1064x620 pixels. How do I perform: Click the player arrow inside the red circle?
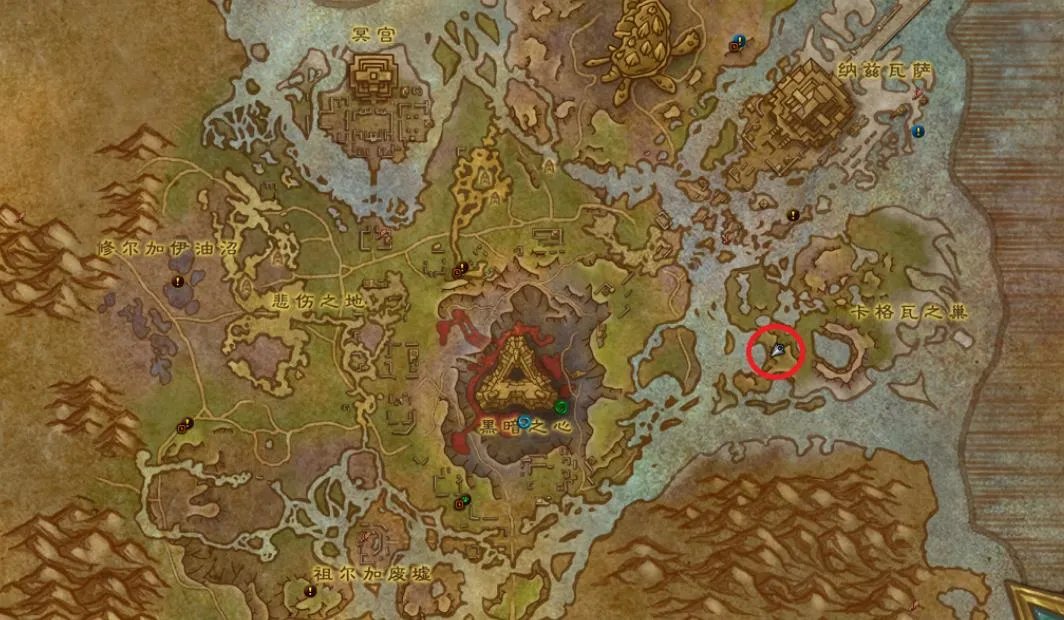[x=778, y=350]
